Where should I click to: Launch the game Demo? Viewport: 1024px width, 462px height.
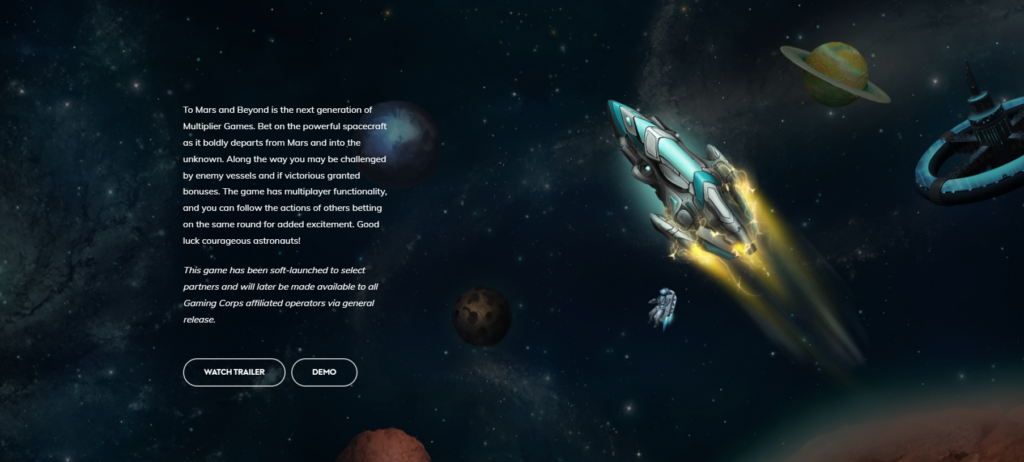coord(324,372)
